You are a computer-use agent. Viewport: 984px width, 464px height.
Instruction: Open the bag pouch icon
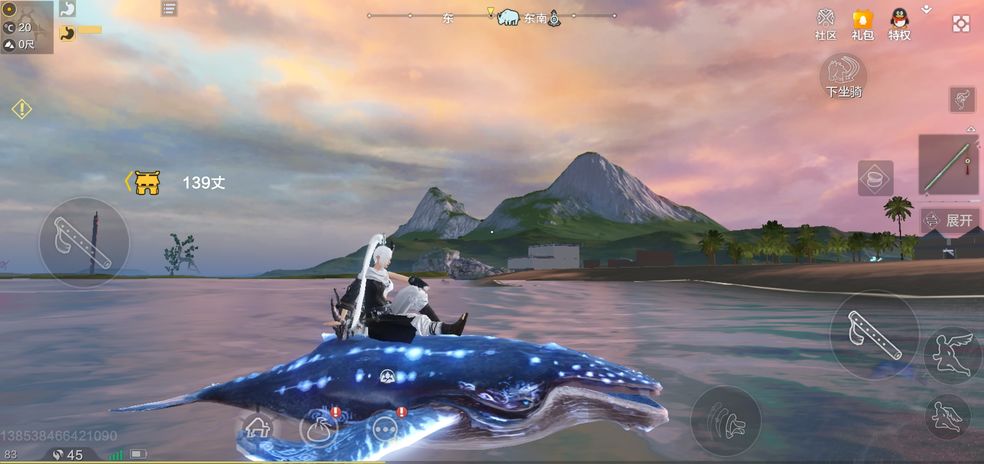(318, 428)
